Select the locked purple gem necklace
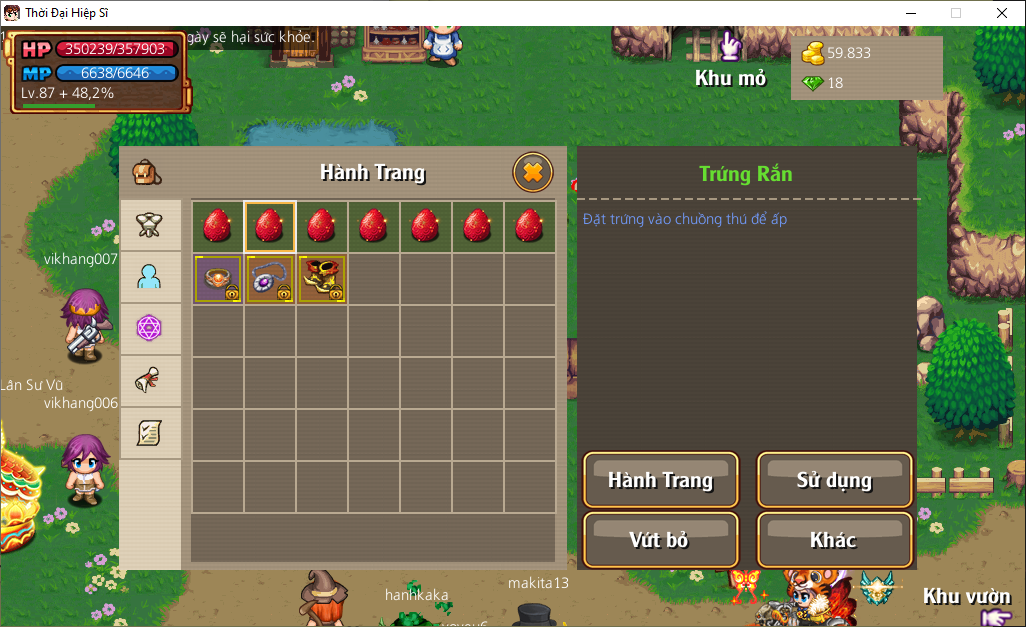The image size is (1026, 627). (x=270, y=279)
